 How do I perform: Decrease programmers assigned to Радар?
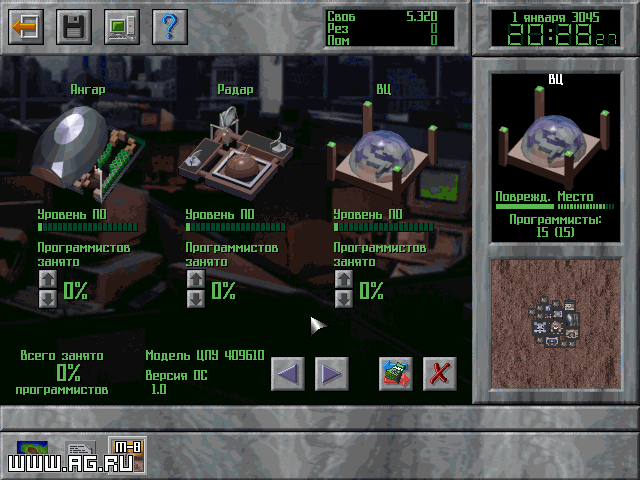[196, 298]
